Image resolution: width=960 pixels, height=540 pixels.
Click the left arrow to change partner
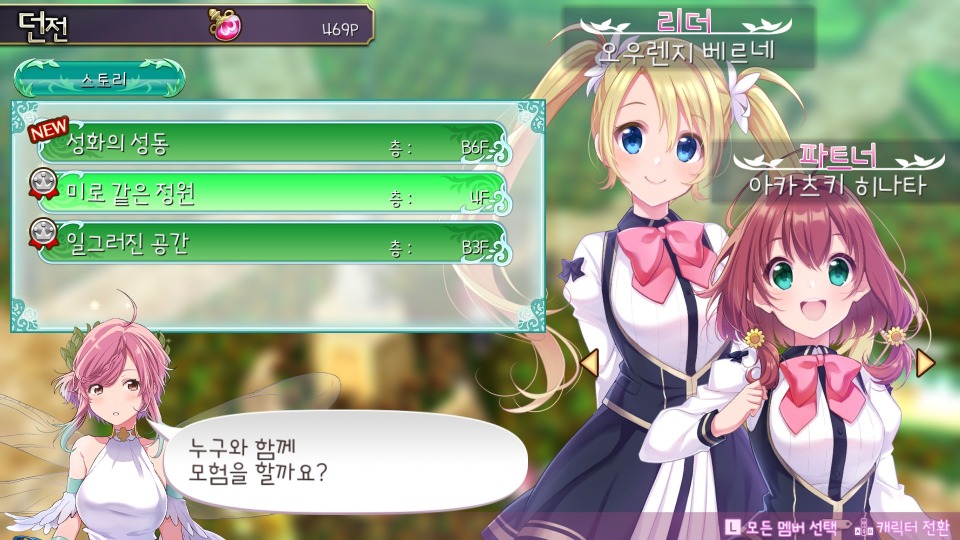point(589,362)
